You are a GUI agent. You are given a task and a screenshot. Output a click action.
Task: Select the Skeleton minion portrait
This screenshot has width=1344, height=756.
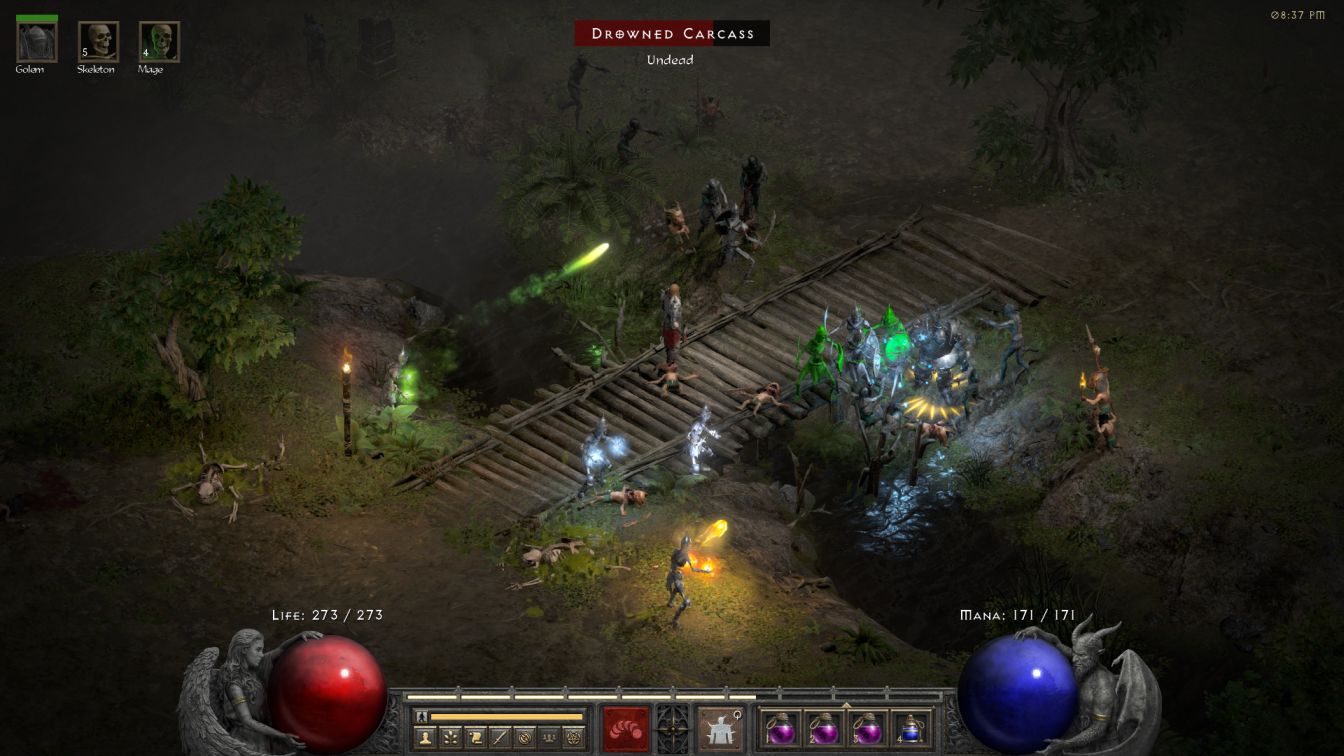(98, 42)
